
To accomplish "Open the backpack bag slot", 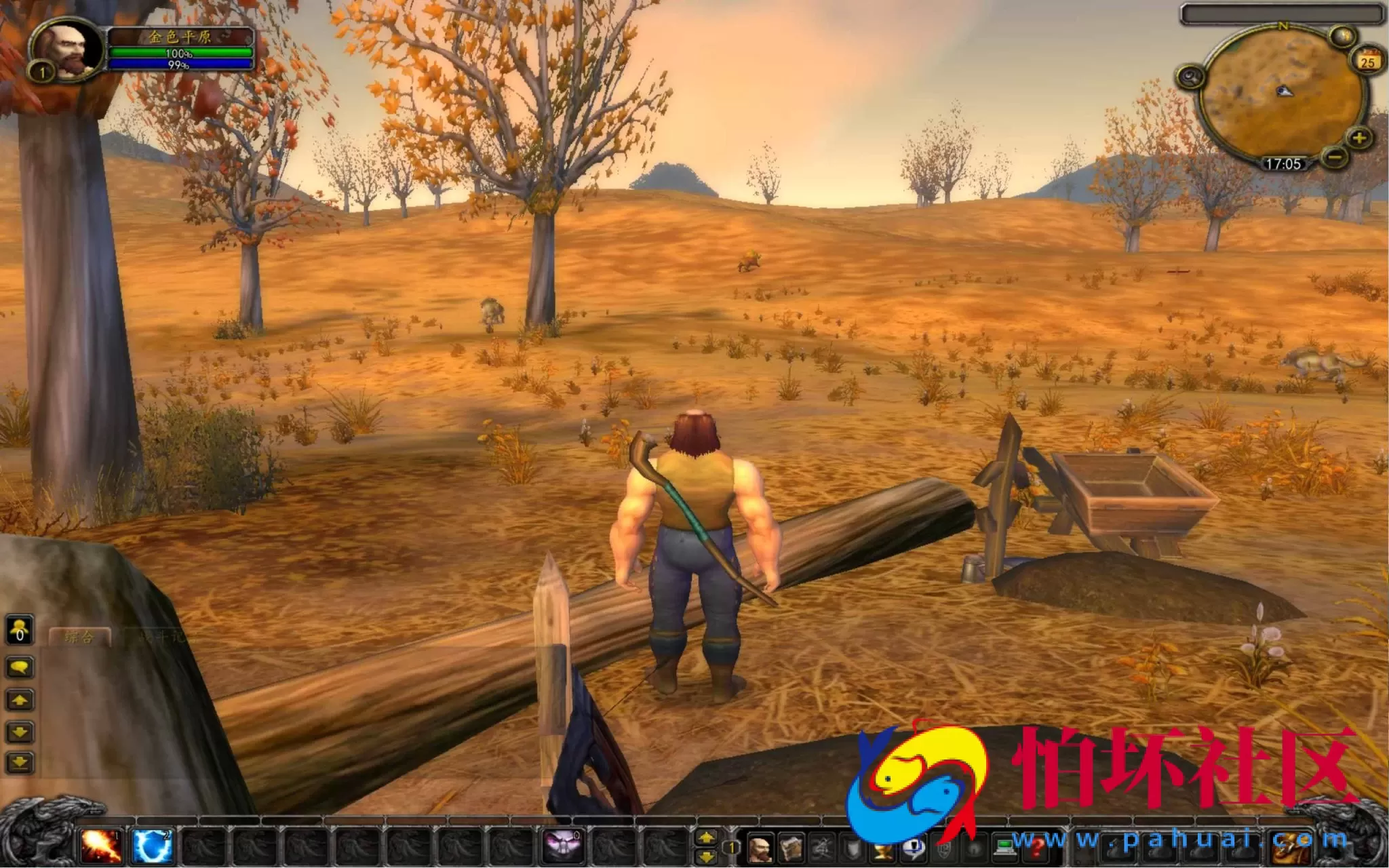I will [1289, 846].
